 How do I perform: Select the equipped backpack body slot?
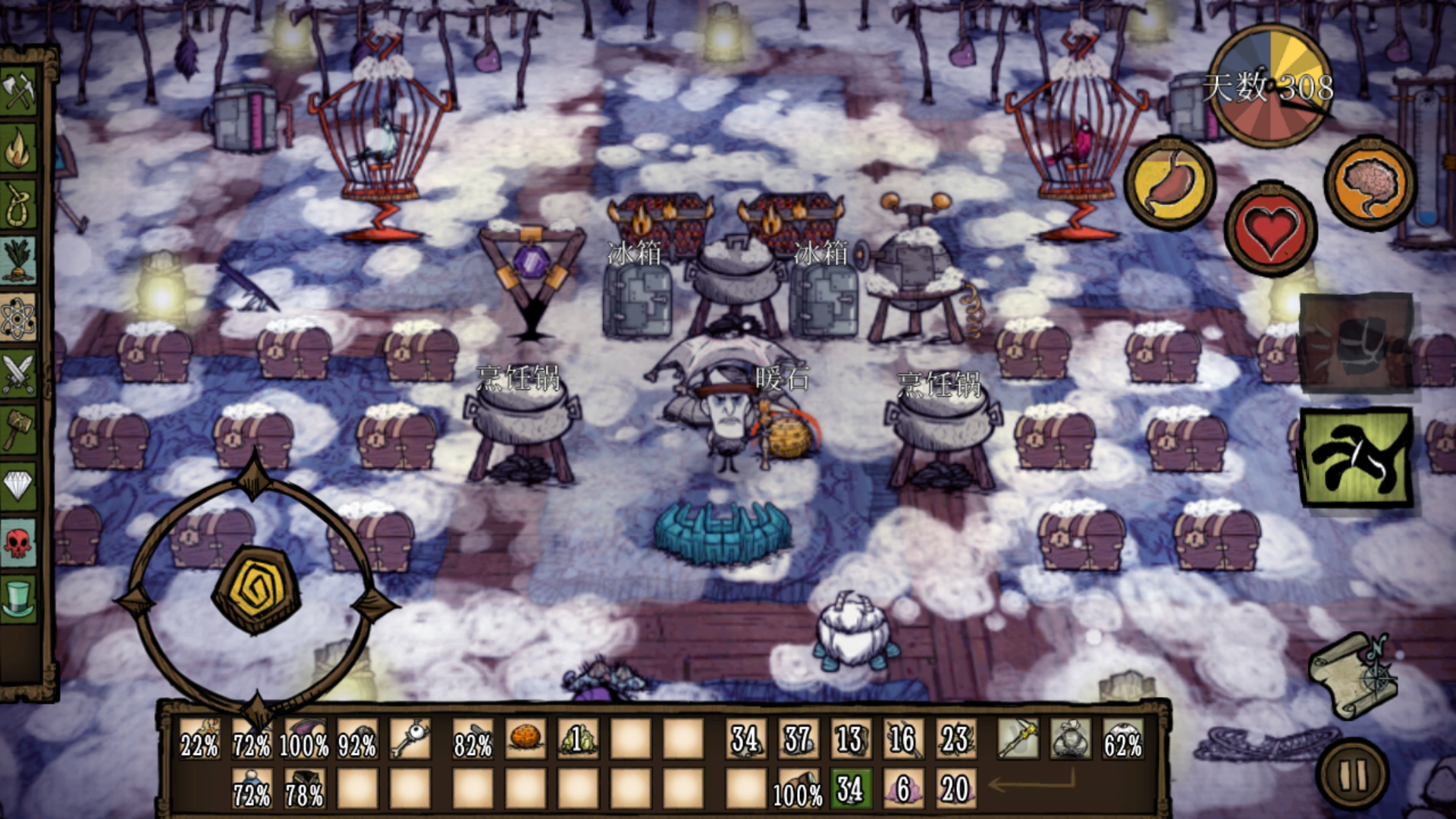[1070, 739]
